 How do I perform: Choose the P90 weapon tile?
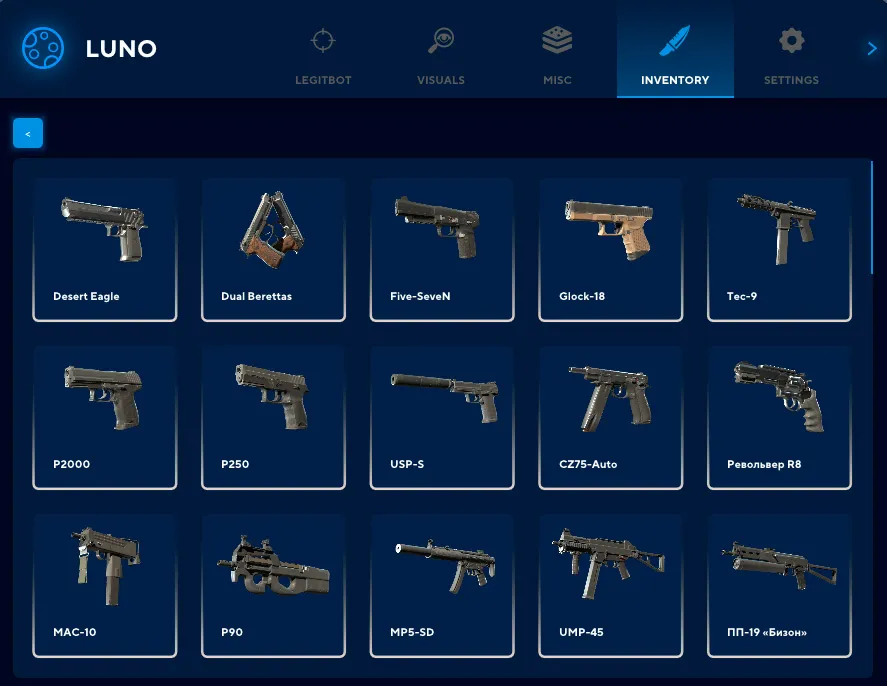274,586
